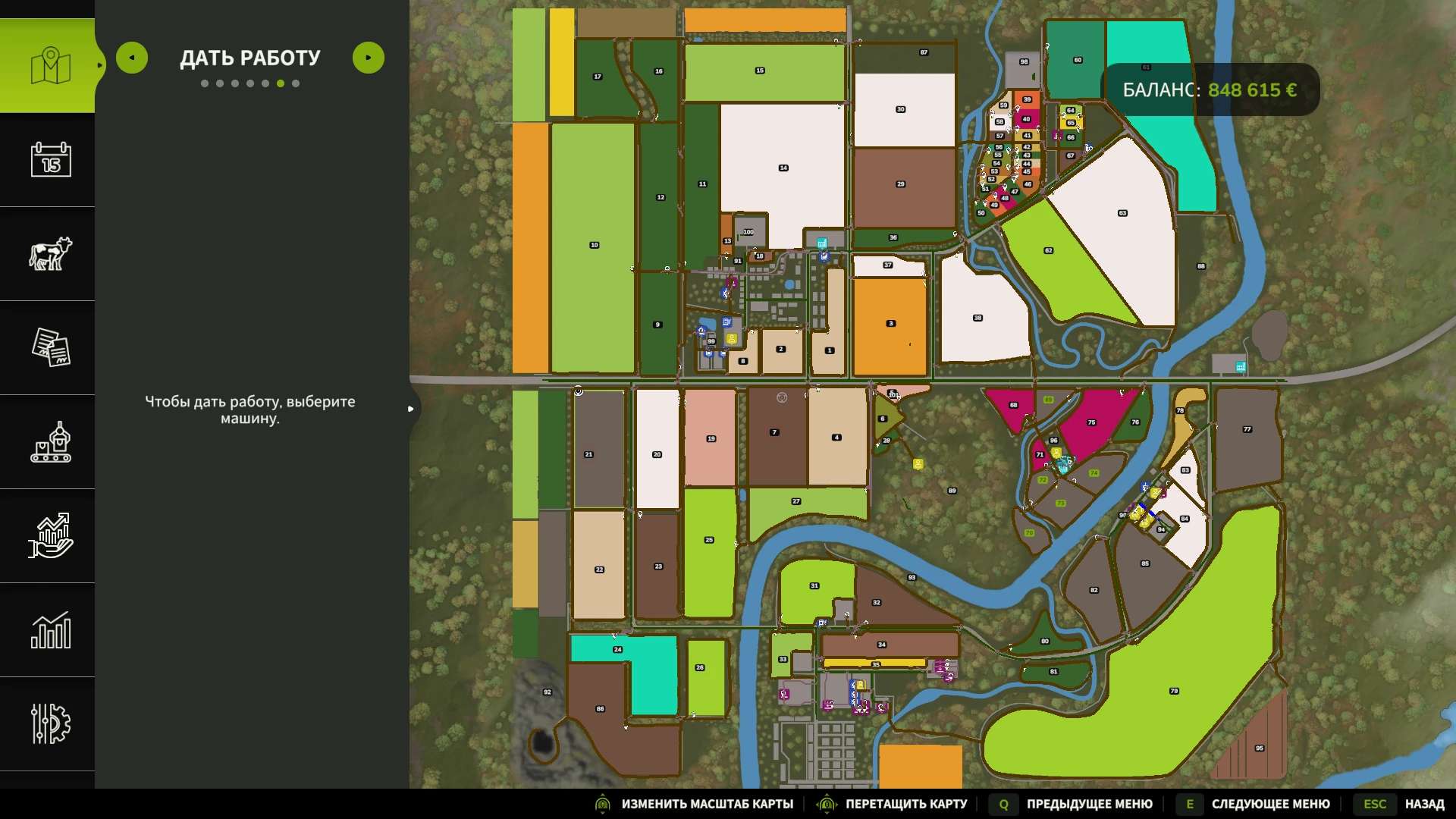Open the finances tab with hand and chart
The width and height of the screenshot is (1456, 819).
coord(50,535)
